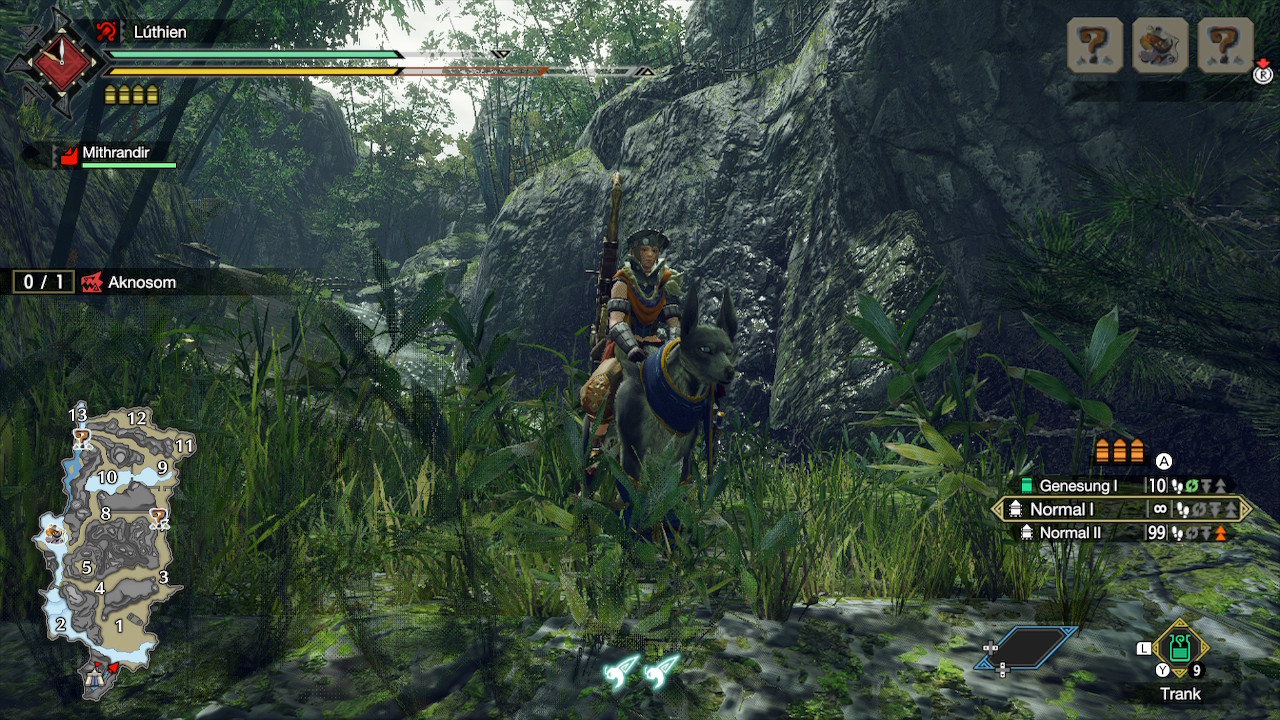Select unknown monster marker beside area 8
The width and height of the screenshot is (1280, 720).
[x=158, y=517]
